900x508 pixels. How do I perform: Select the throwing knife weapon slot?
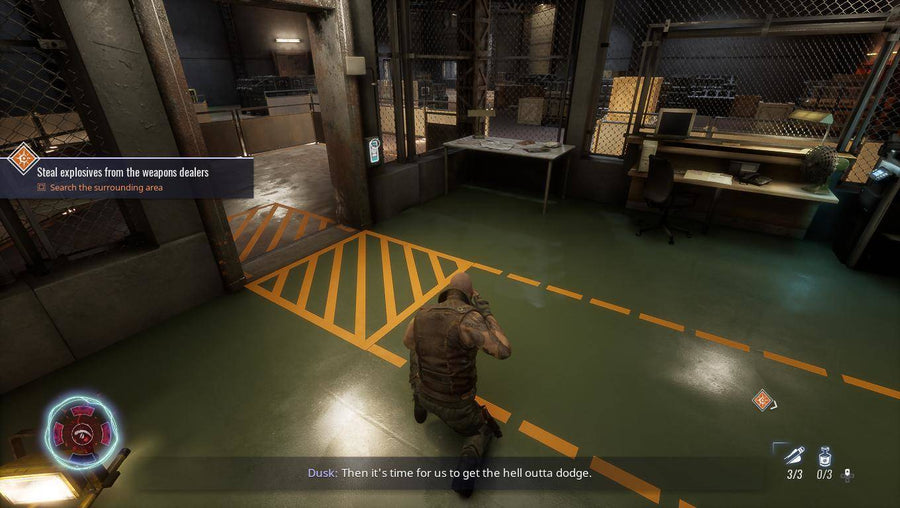click(x=794, y=455)
